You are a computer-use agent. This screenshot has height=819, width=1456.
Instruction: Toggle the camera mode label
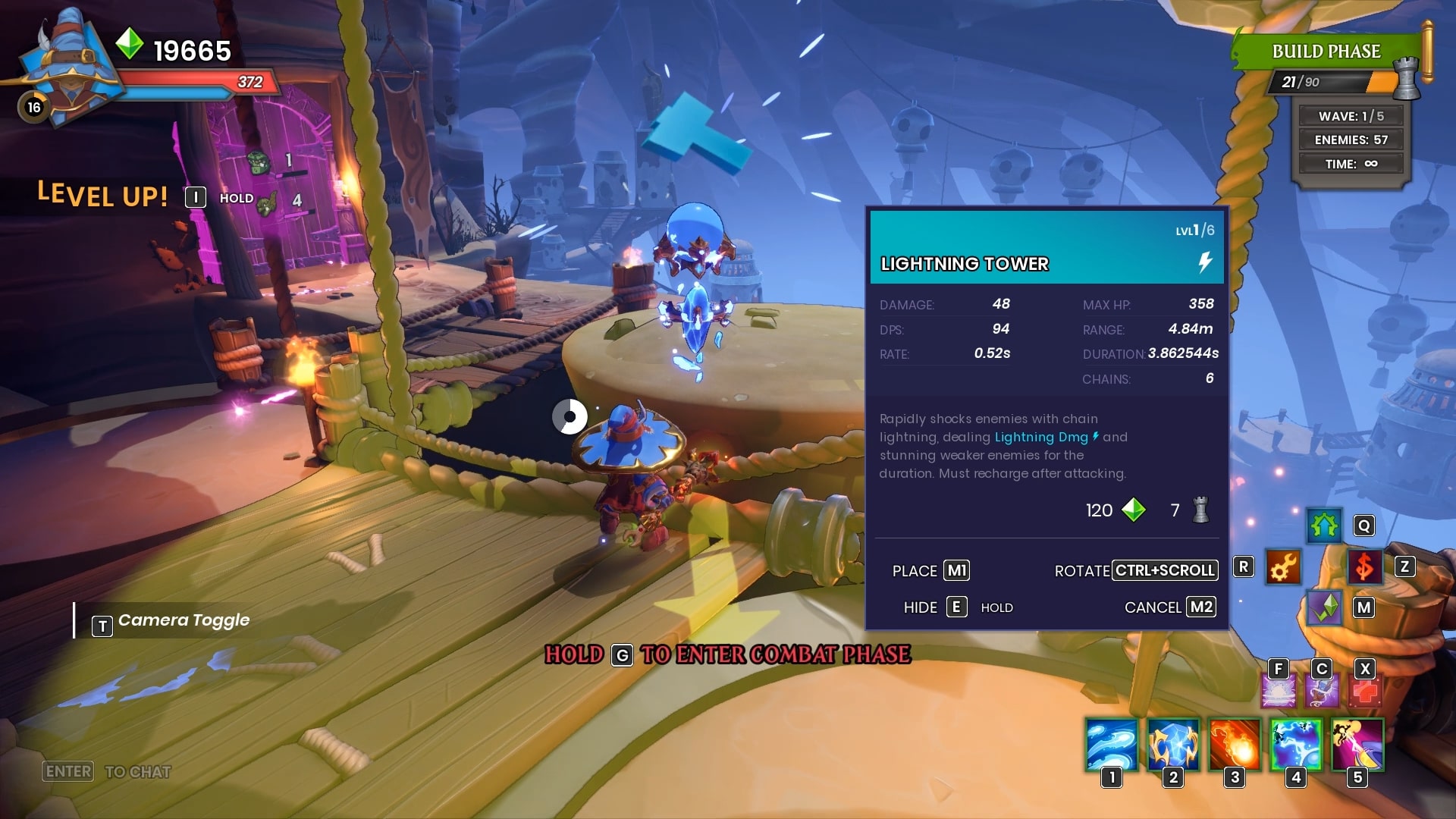tap(183, 621)
